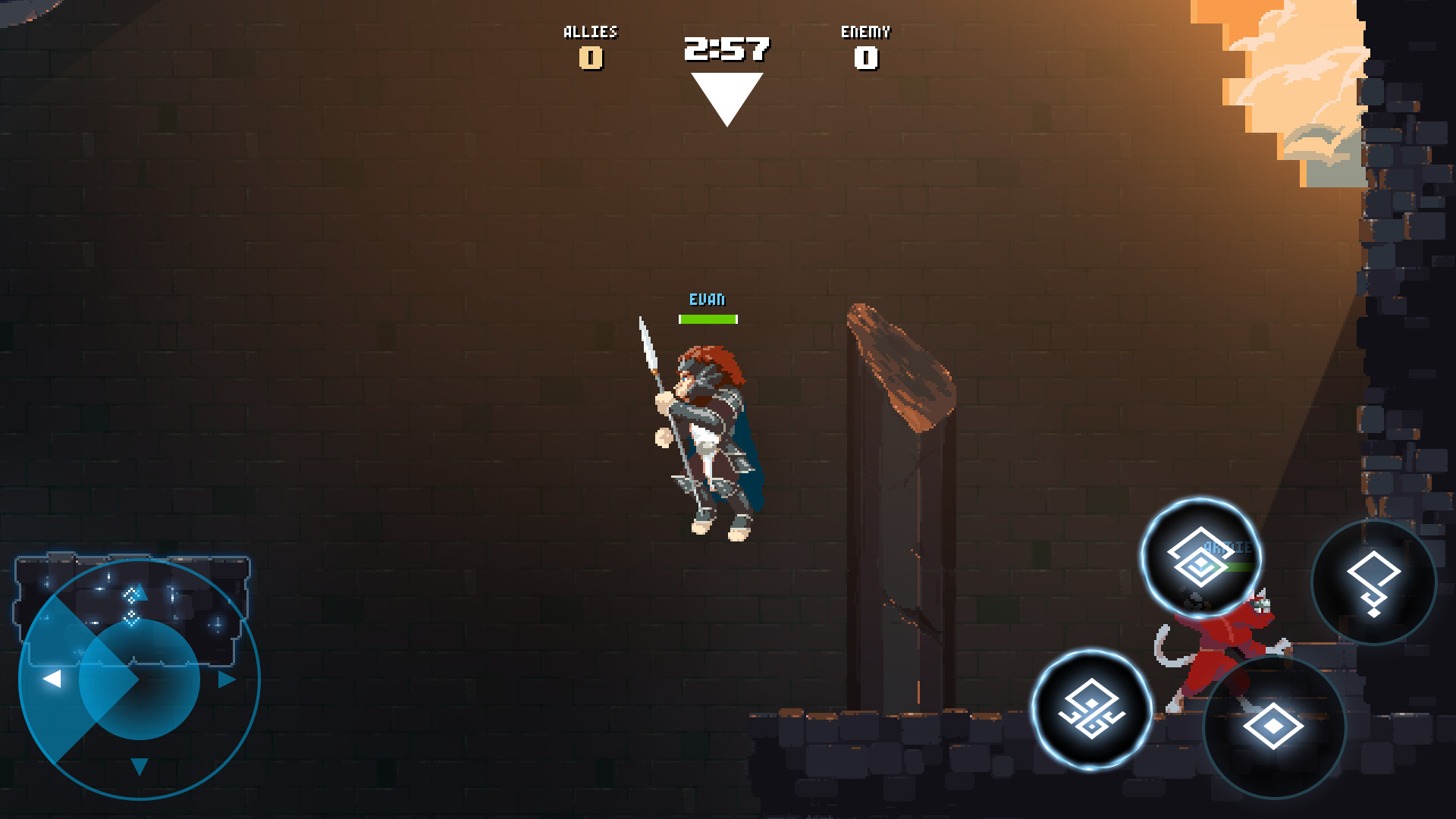Use the diamond-with-tail ability button
The image size is (1456, 819).
click(x=1373, y=582)
